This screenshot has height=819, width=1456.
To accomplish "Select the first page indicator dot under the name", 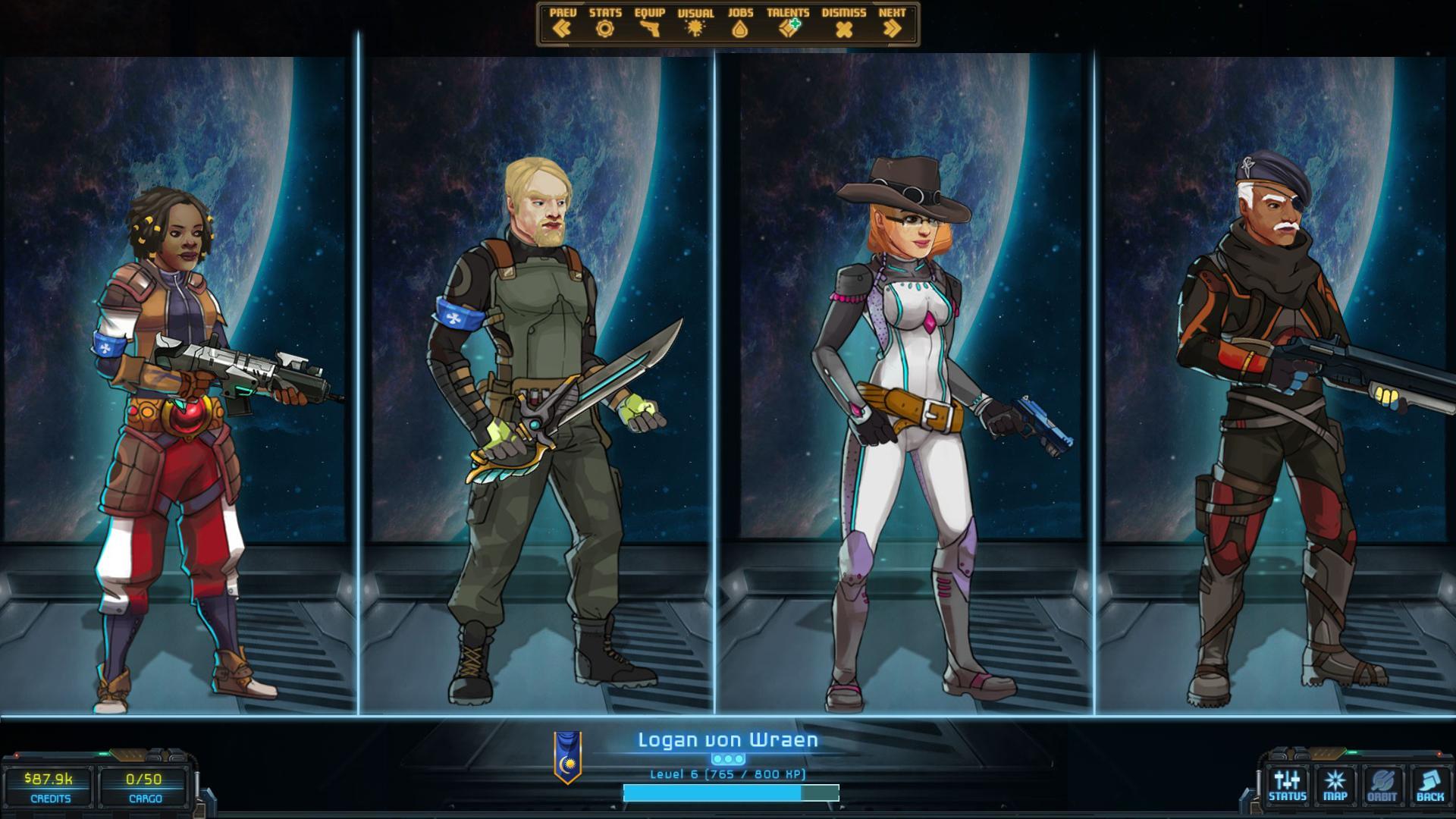I will tap(717, 758).
